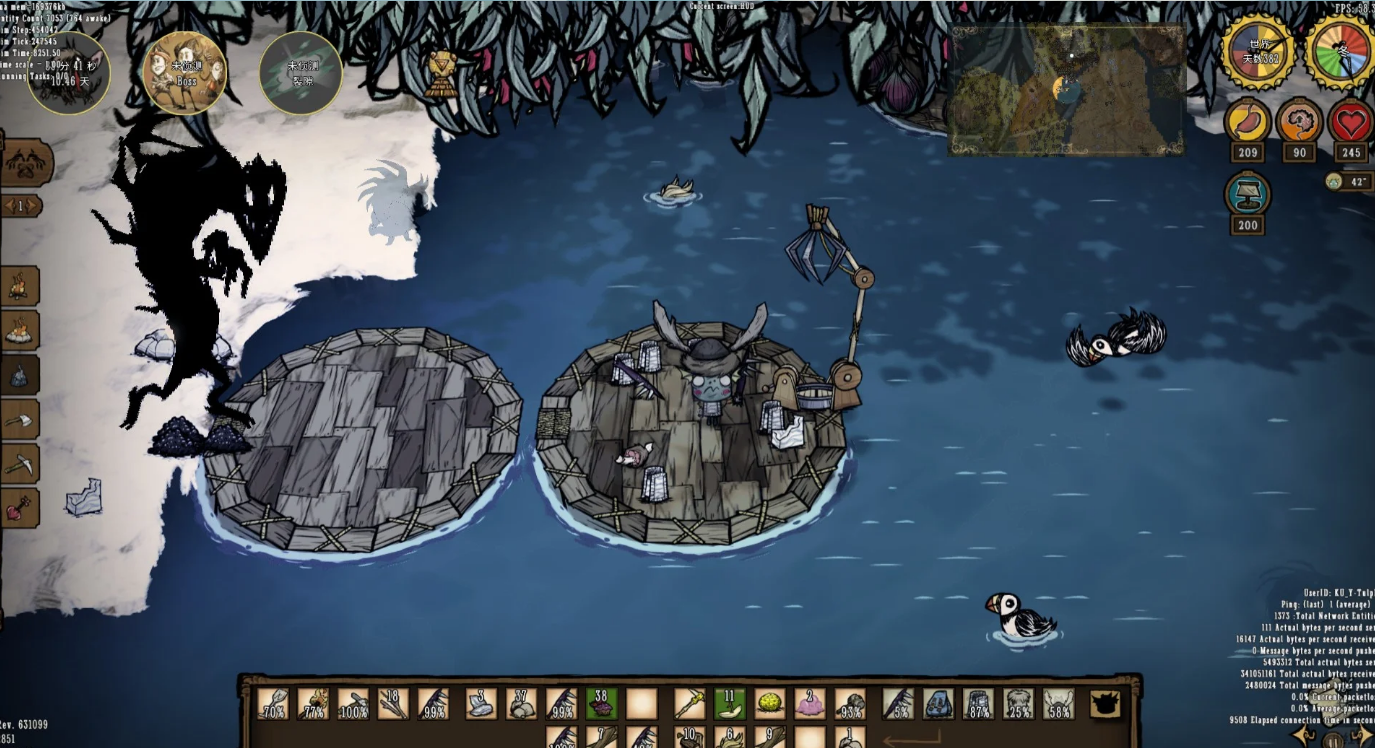Select the campfire crafting recipe

click(21, 286)
